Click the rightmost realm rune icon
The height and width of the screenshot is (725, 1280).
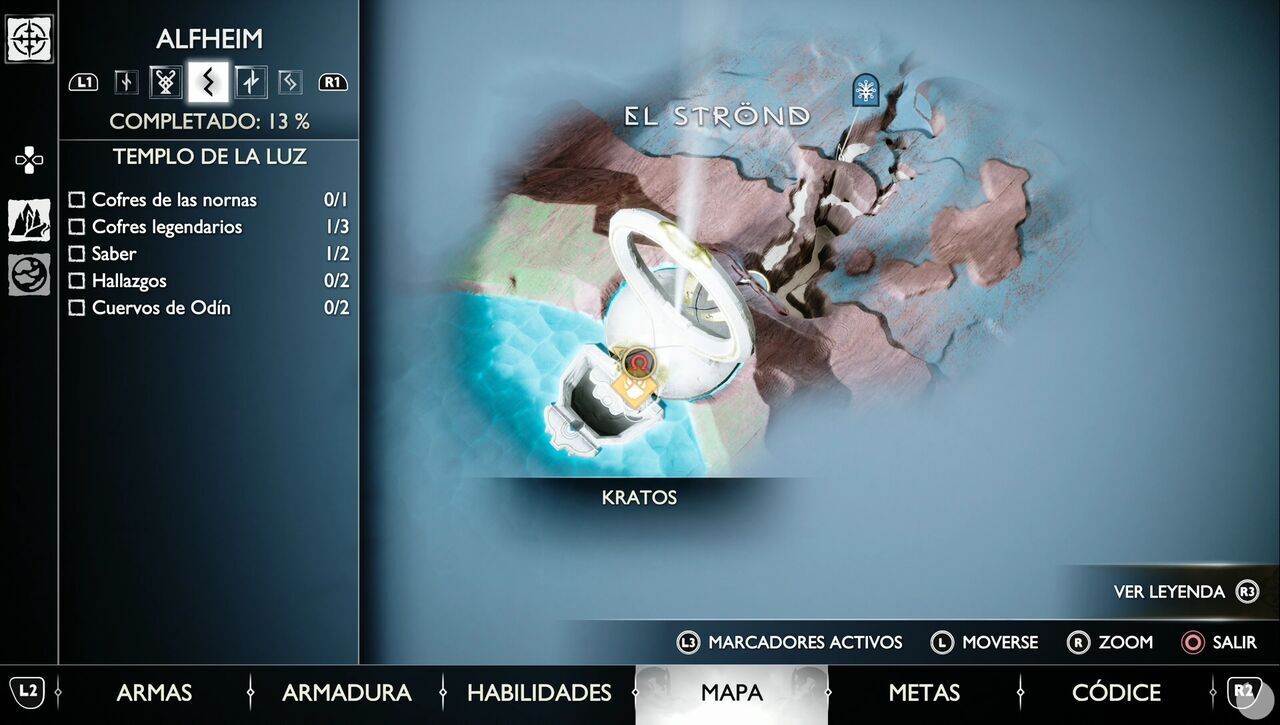coord(290,82)
